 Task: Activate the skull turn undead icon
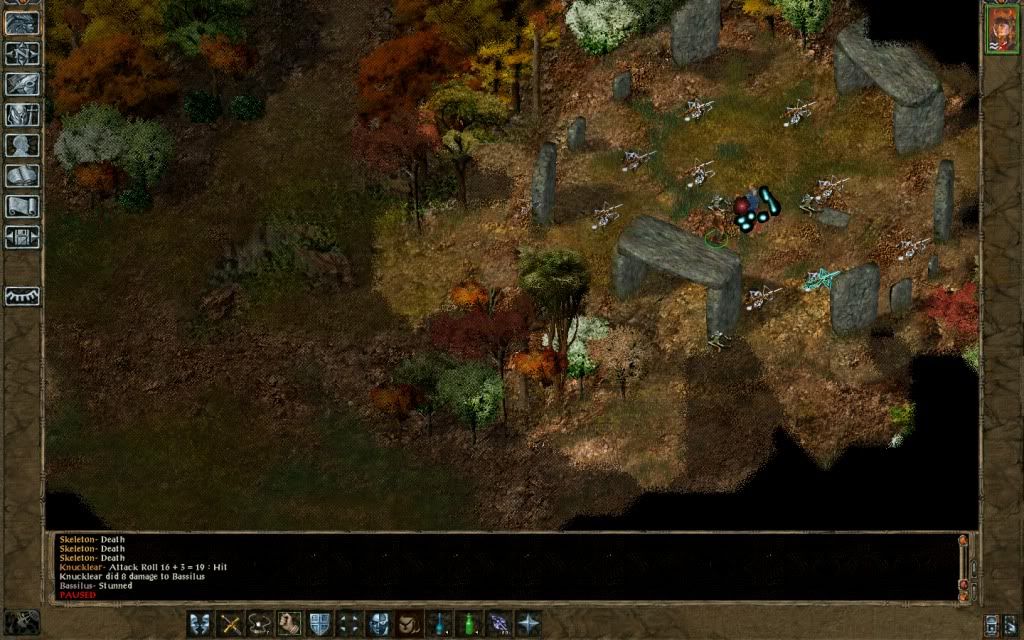tap(379, 623)
